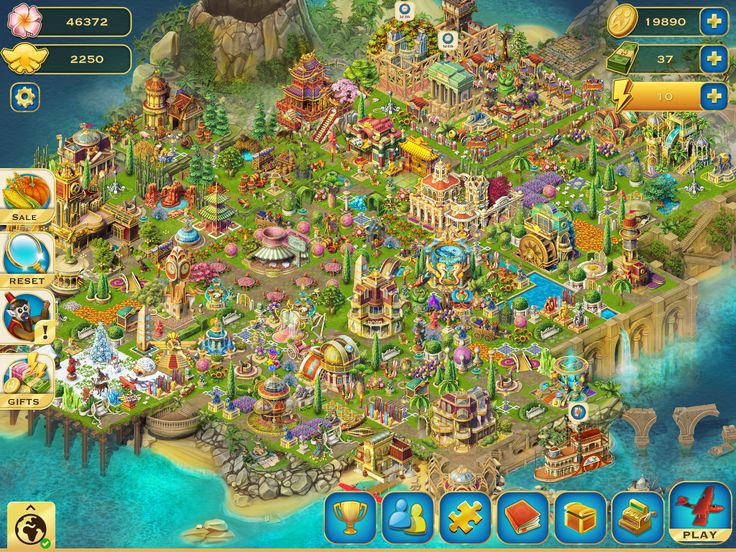Open the treasure chest storage

click(581, 517)
